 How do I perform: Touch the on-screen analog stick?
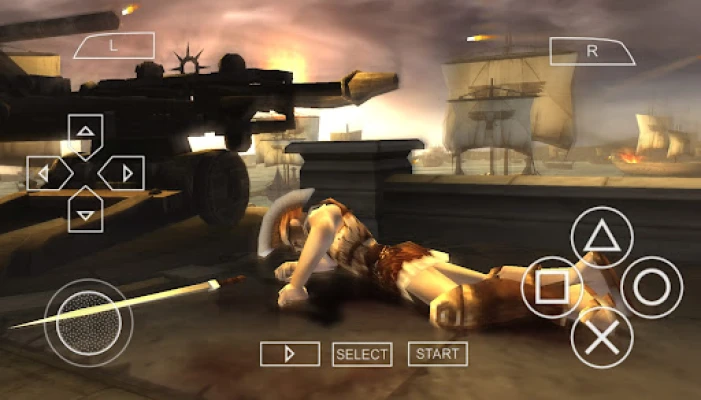point(88,322)
